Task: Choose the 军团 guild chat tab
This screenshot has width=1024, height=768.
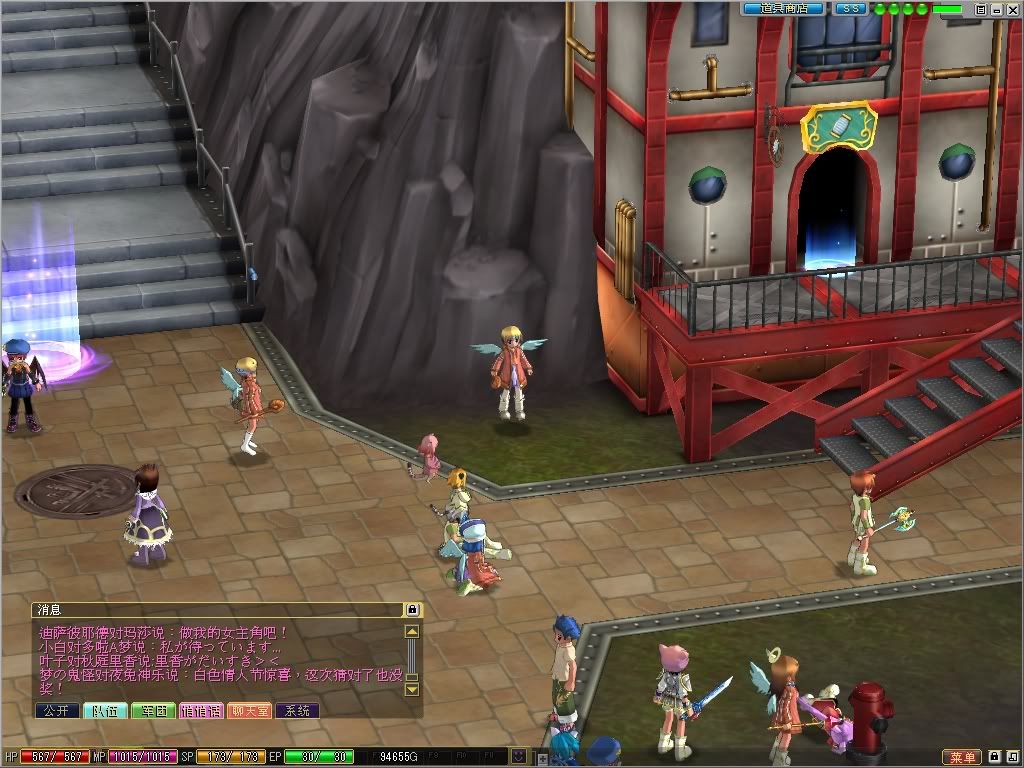Action: [153, 711]
